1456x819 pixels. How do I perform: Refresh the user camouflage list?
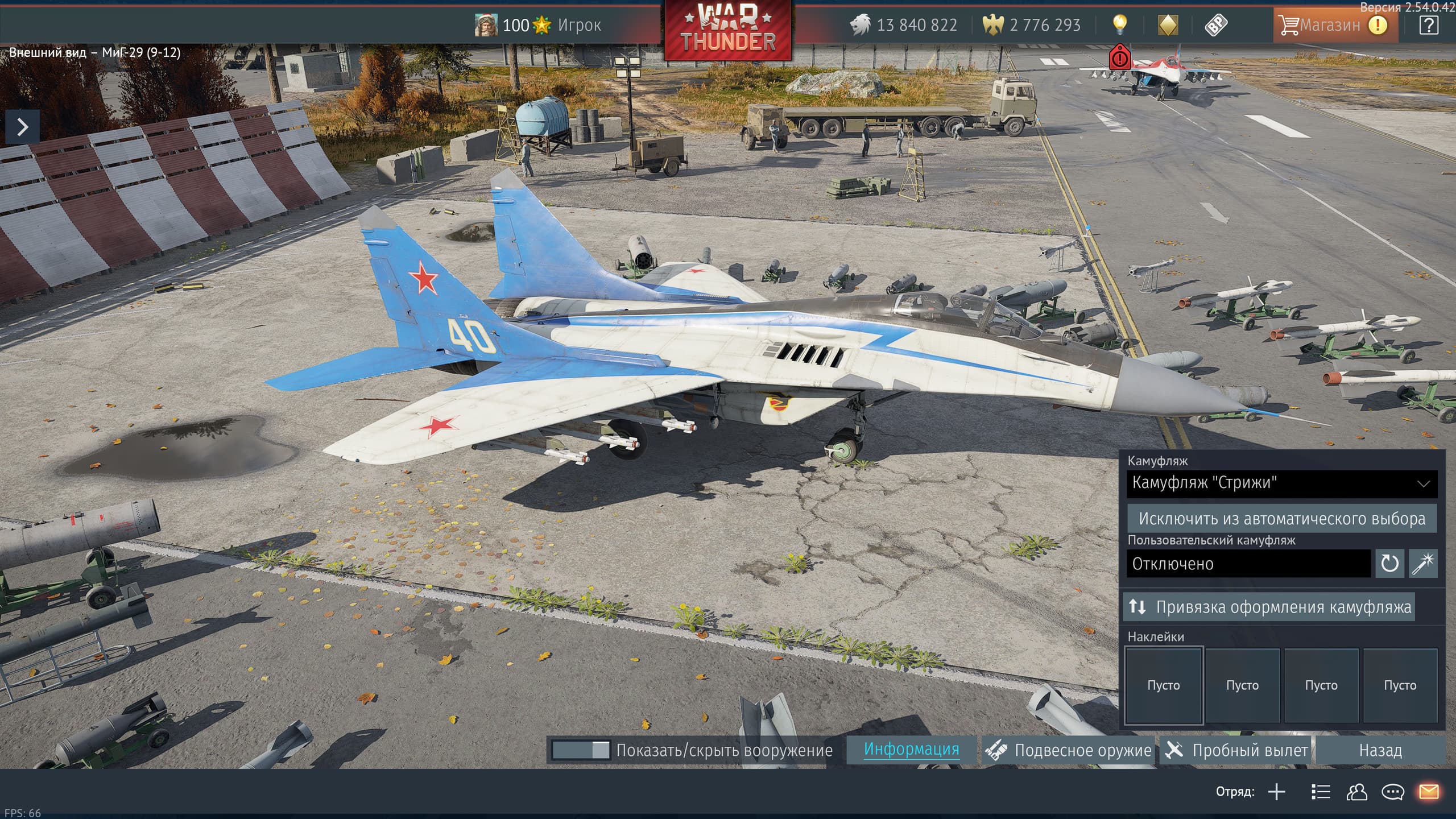tap(1389, 564)
